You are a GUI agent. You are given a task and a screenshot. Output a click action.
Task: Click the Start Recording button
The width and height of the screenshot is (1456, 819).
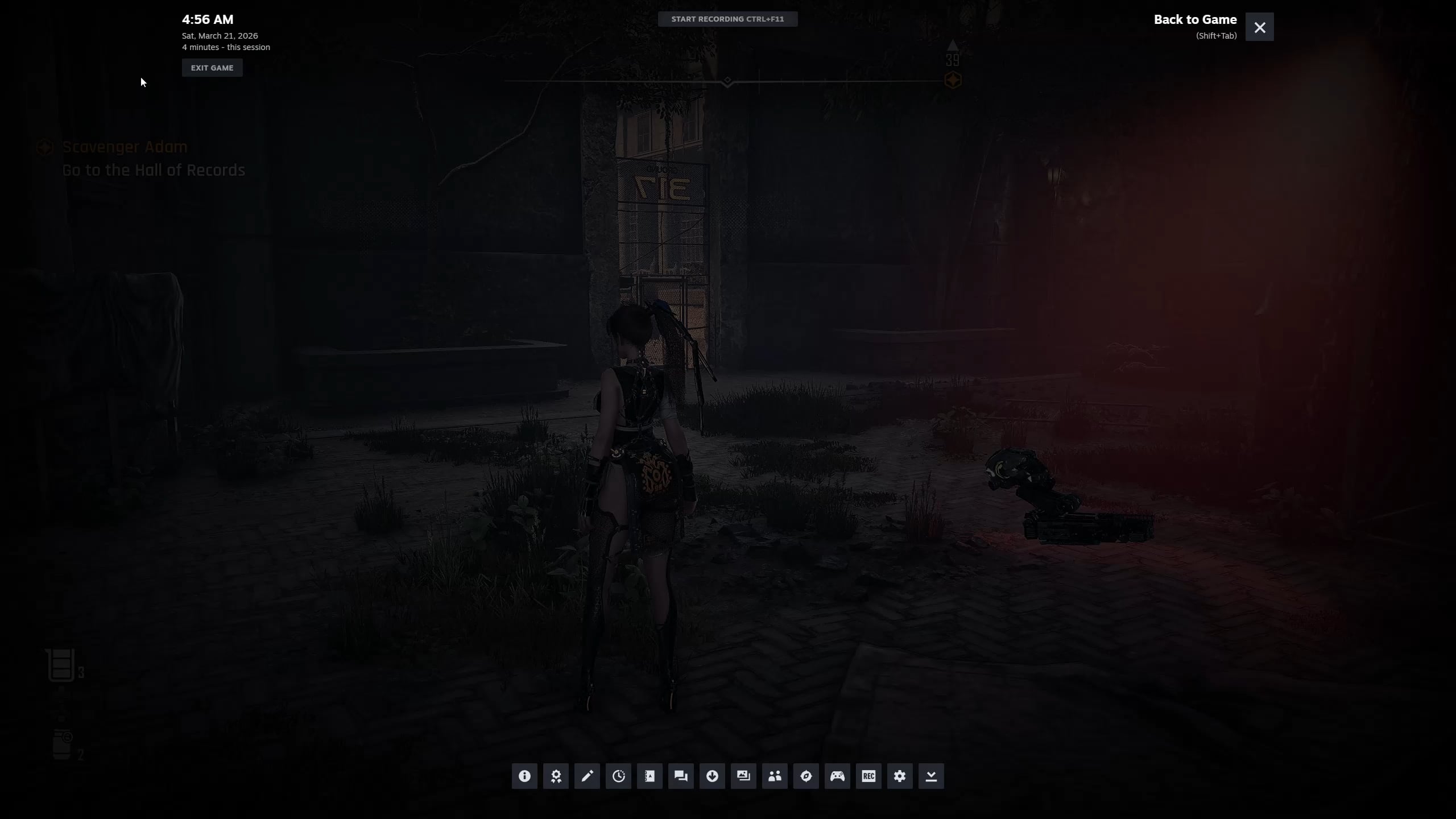point(727,19)
